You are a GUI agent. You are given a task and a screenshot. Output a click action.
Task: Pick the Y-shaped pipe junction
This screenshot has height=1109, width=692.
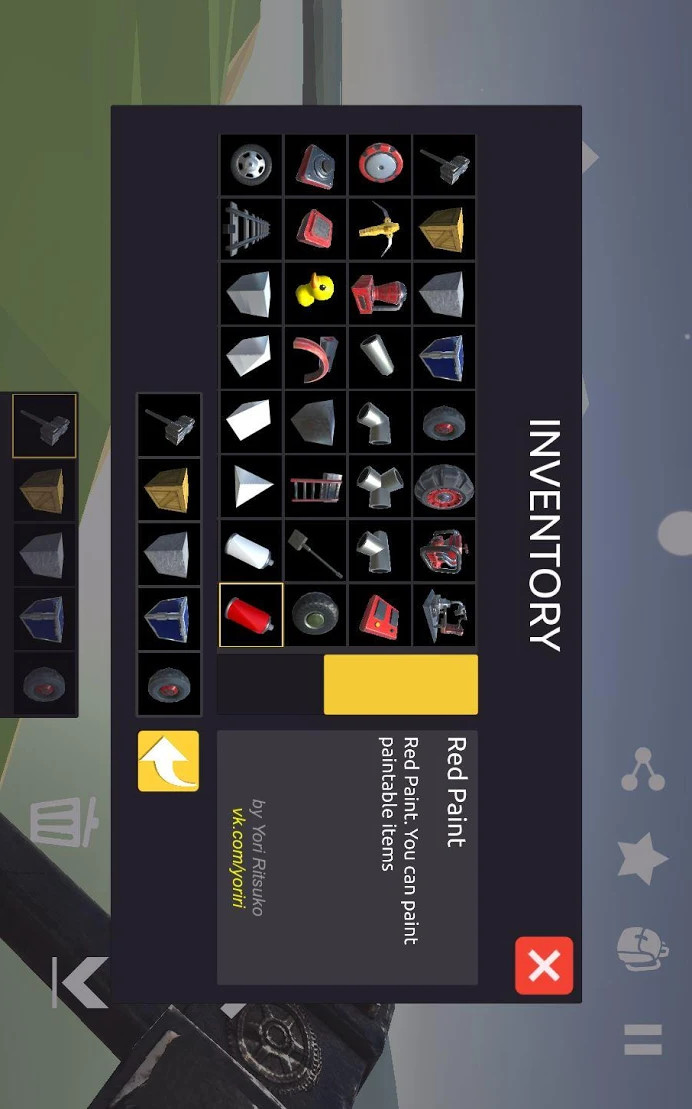pyautogui.click(x=379, y=487)
